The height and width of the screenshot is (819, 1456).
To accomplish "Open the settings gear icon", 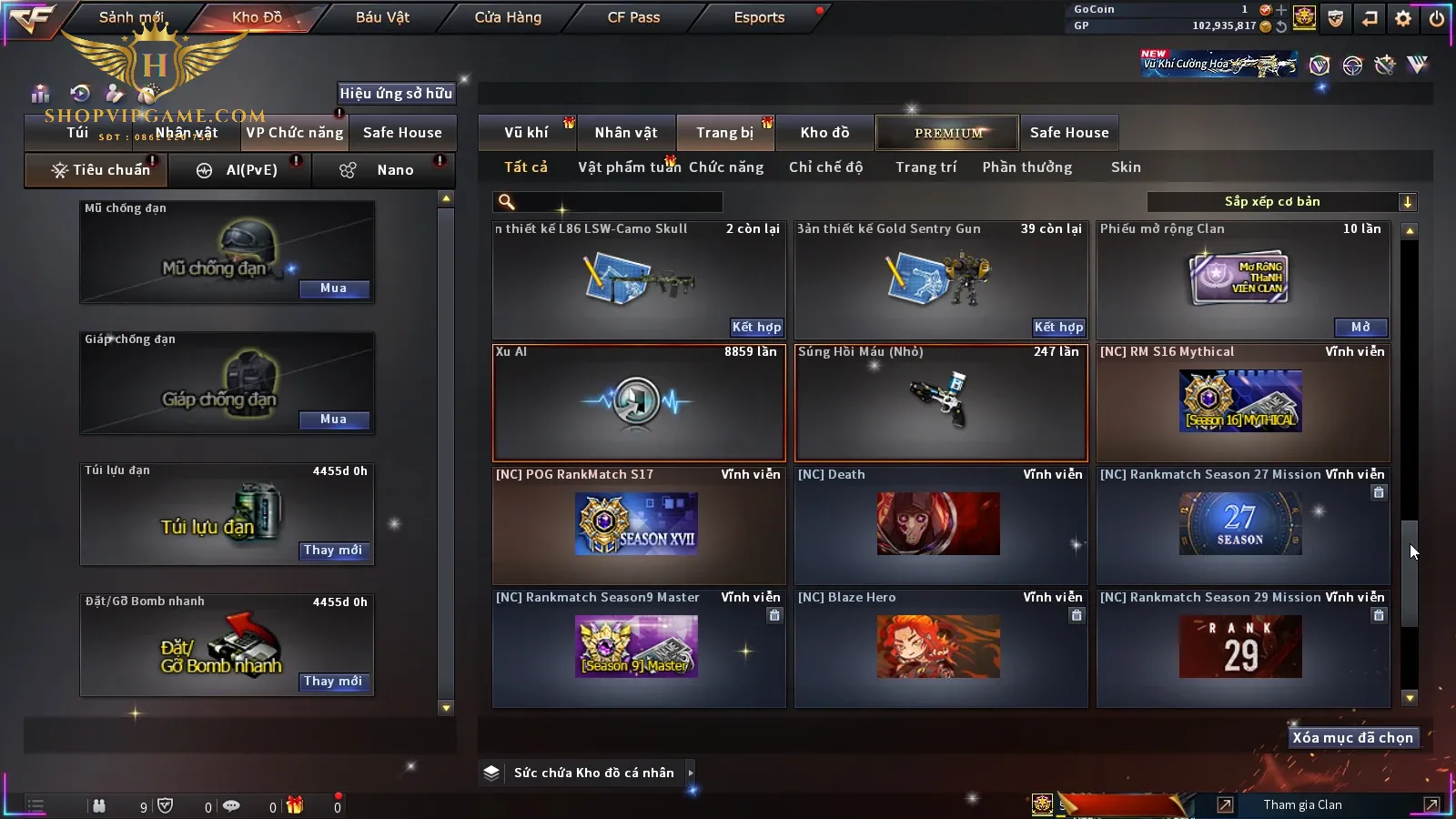I will click(1403, 18).
